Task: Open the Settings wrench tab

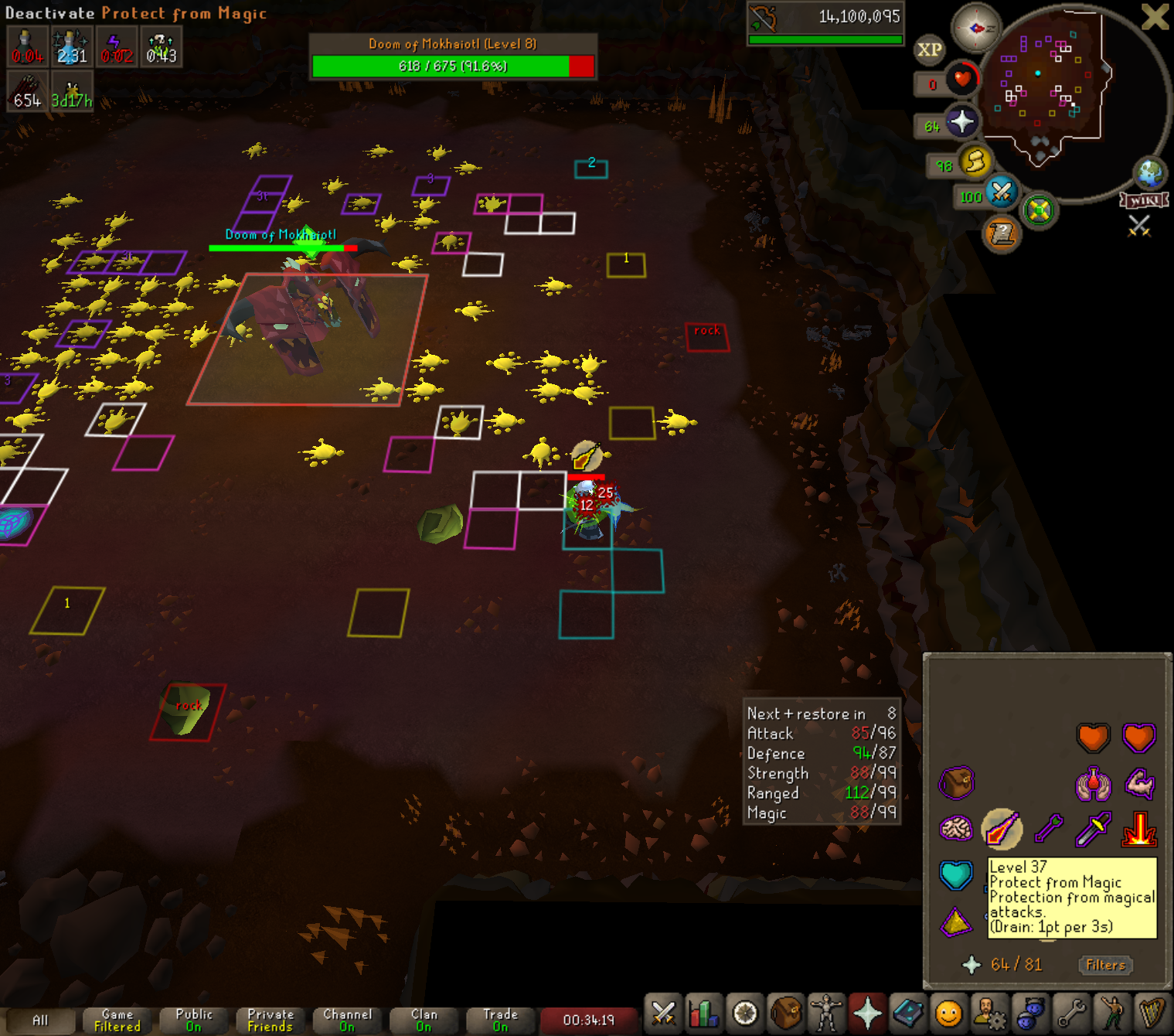Action: pos(1071,1013)
